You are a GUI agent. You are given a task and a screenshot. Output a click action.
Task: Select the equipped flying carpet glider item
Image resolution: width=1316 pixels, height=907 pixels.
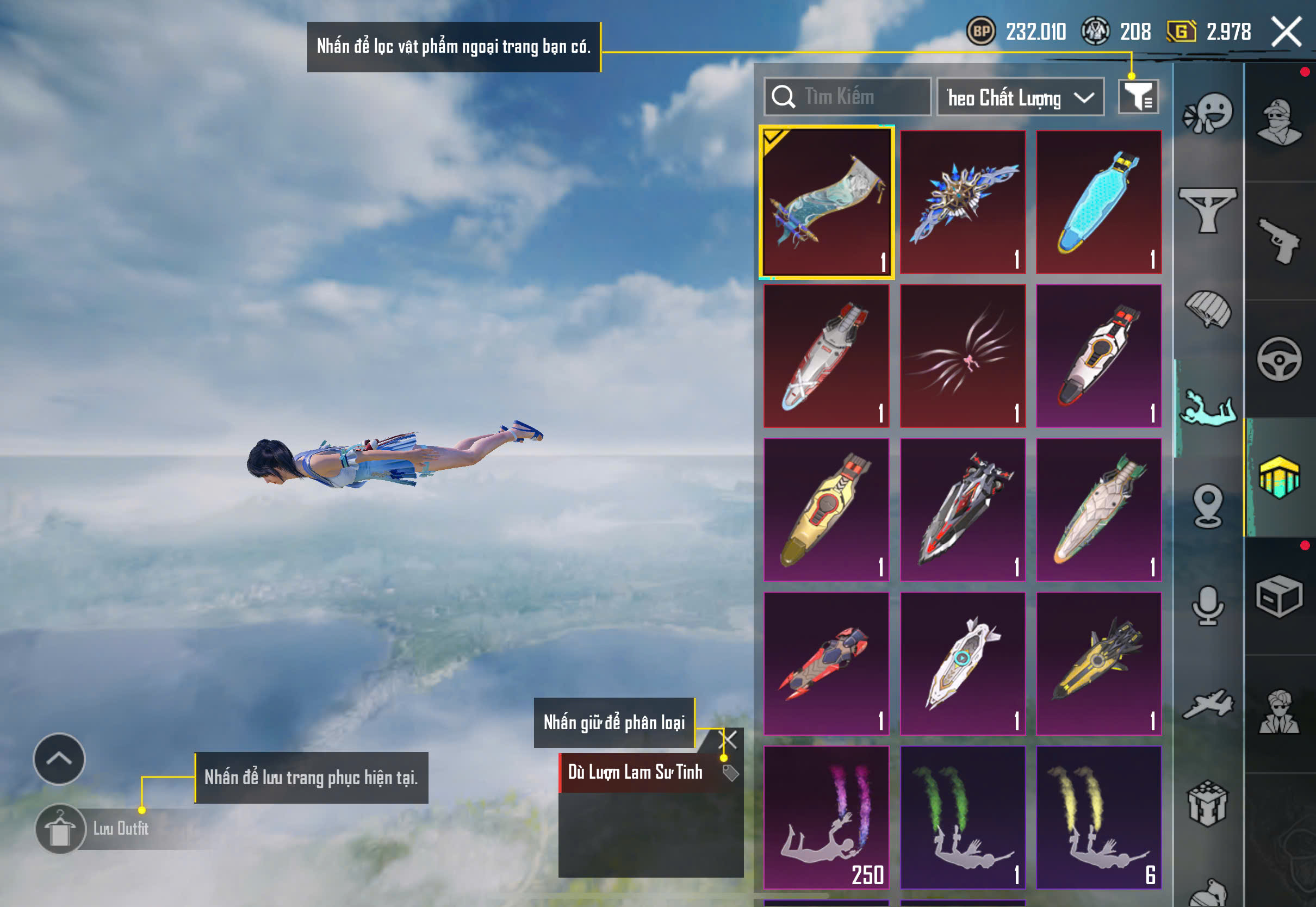[x=826, y=202]
